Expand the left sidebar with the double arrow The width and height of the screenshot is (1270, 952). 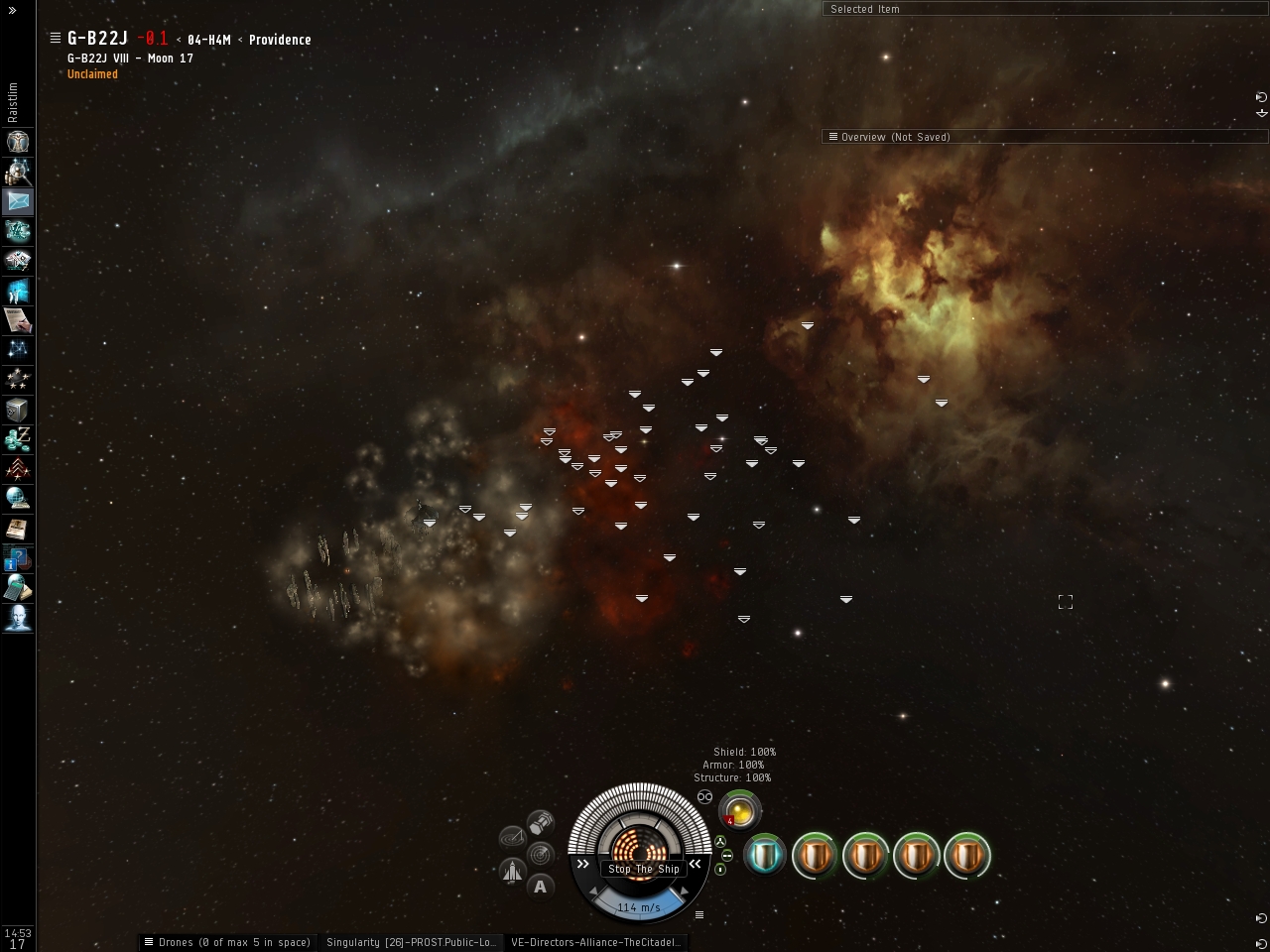(x=12, y=10)
